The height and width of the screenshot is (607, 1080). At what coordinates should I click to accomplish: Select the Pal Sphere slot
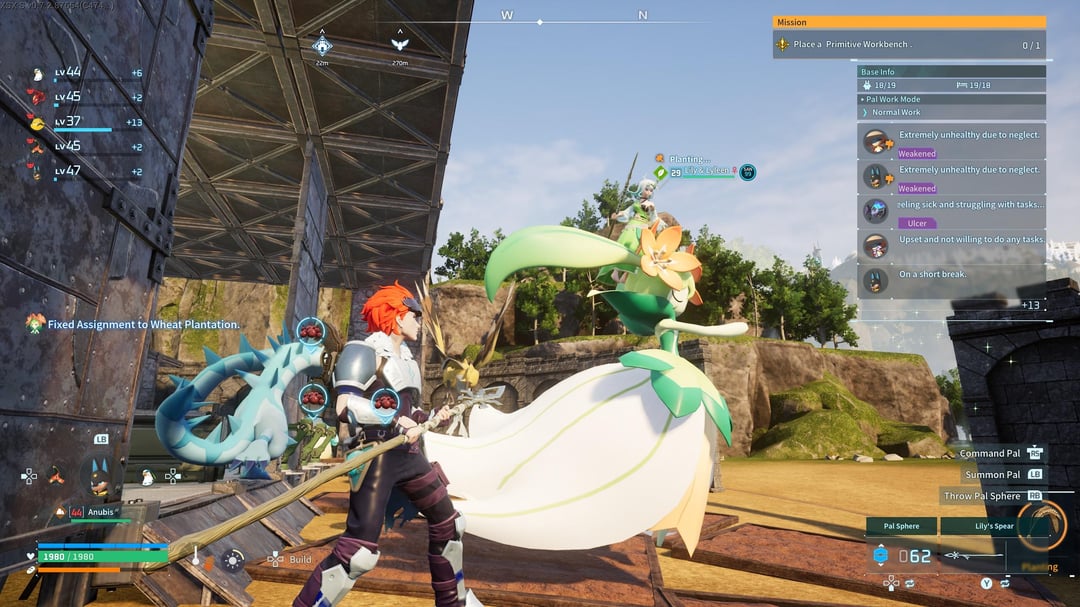pyautogui.click(x=901, y=526)
